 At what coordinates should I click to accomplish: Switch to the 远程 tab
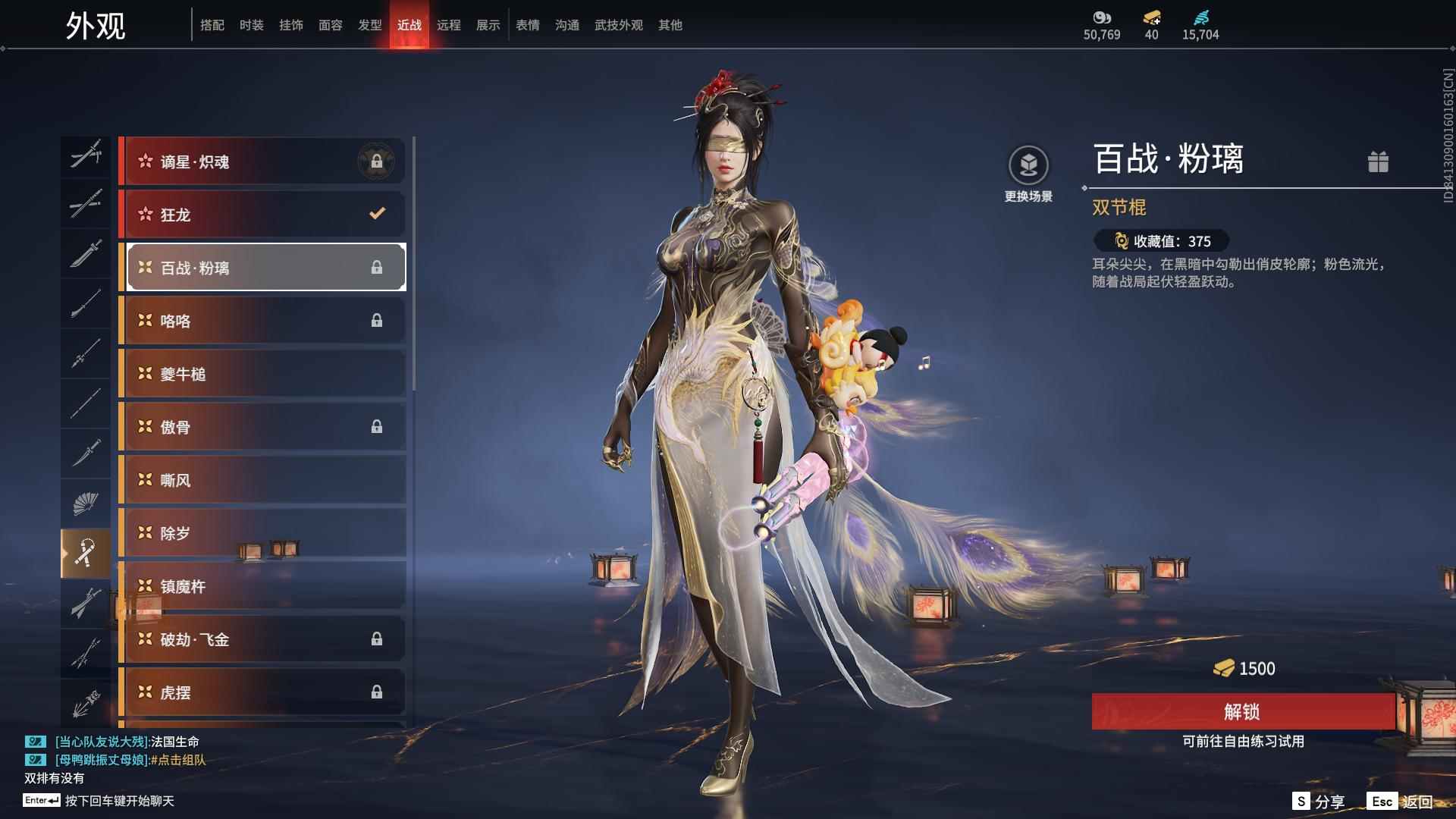pyautogui.click(x=449, y=24)
